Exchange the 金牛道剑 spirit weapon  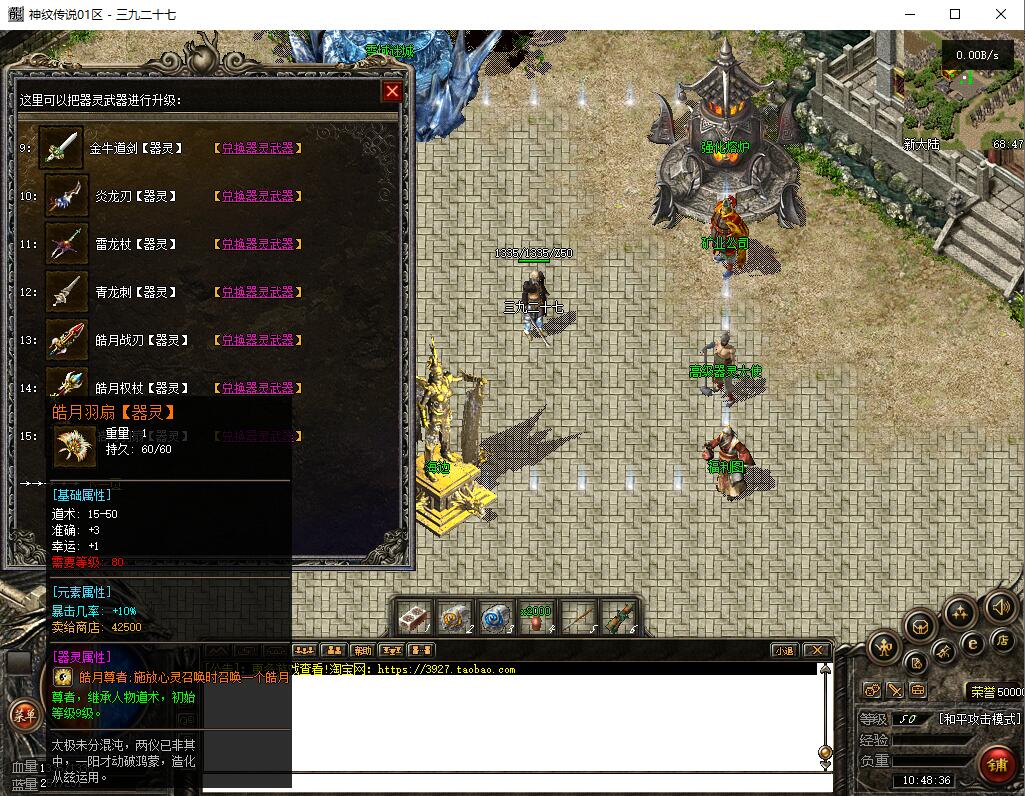tap(257, 148)
